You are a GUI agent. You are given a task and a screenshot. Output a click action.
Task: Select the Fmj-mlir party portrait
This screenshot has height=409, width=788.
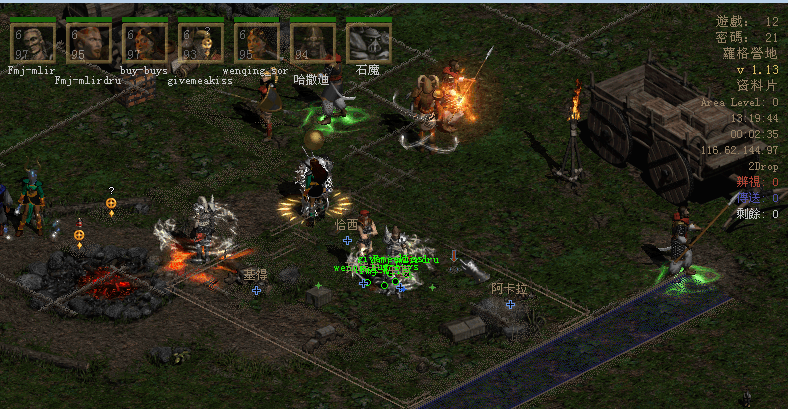click(32, 43)
